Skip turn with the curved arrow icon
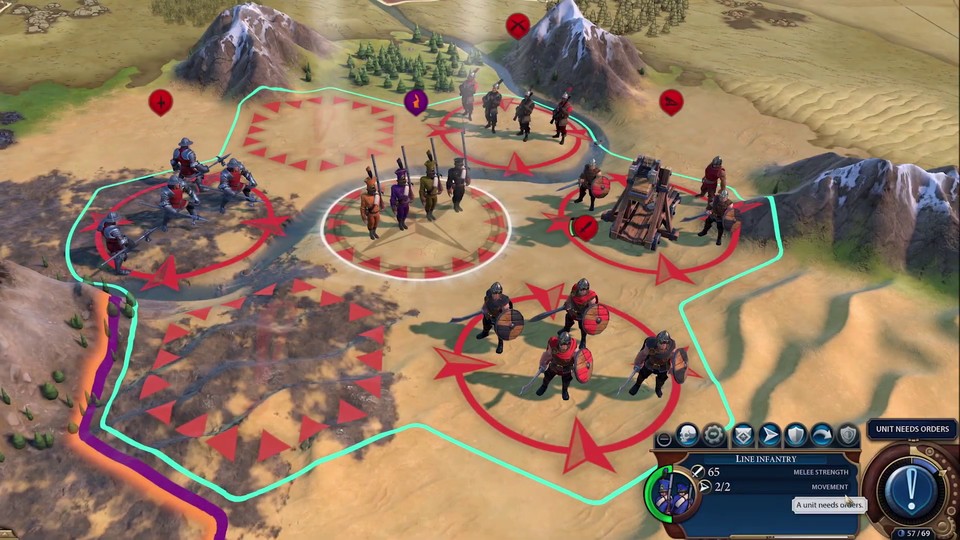 (x=822, y=435)
